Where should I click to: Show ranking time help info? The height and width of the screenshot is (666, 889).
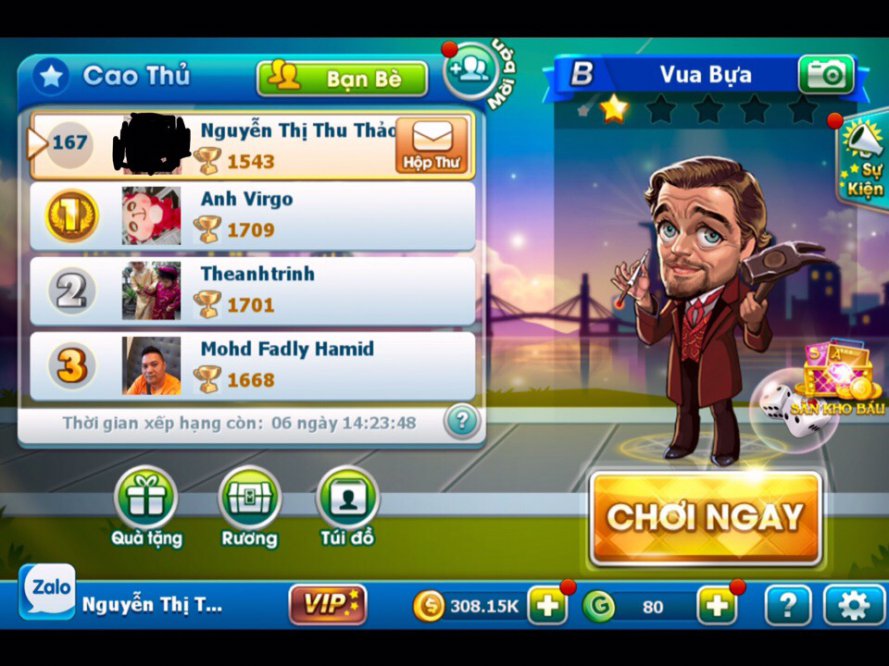click(461, 421)
